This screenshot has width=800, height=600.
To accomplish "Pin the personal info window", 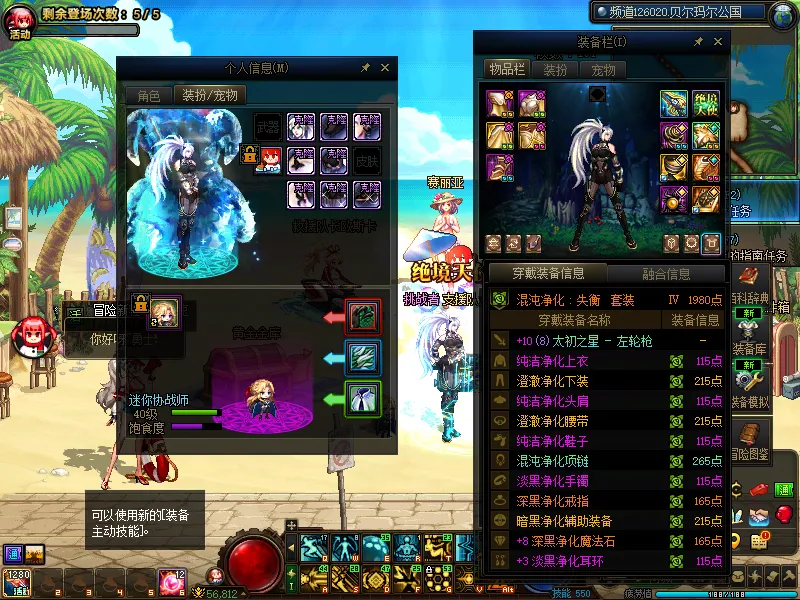I will [x=366, y=67].
